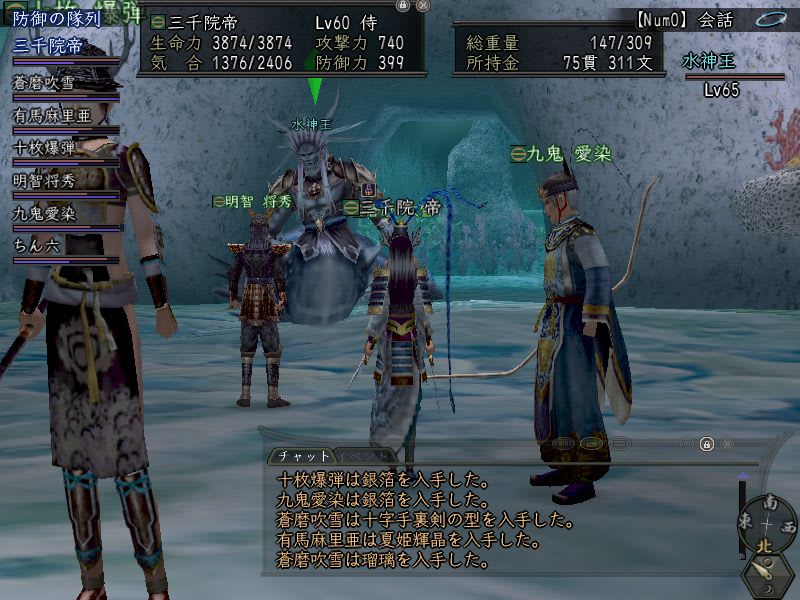Image resolution: width=800 pixels, height=600 pixels.
Task: Select party member 蒼磨吹雪 in the party list
Action: [x=45, y=83]
